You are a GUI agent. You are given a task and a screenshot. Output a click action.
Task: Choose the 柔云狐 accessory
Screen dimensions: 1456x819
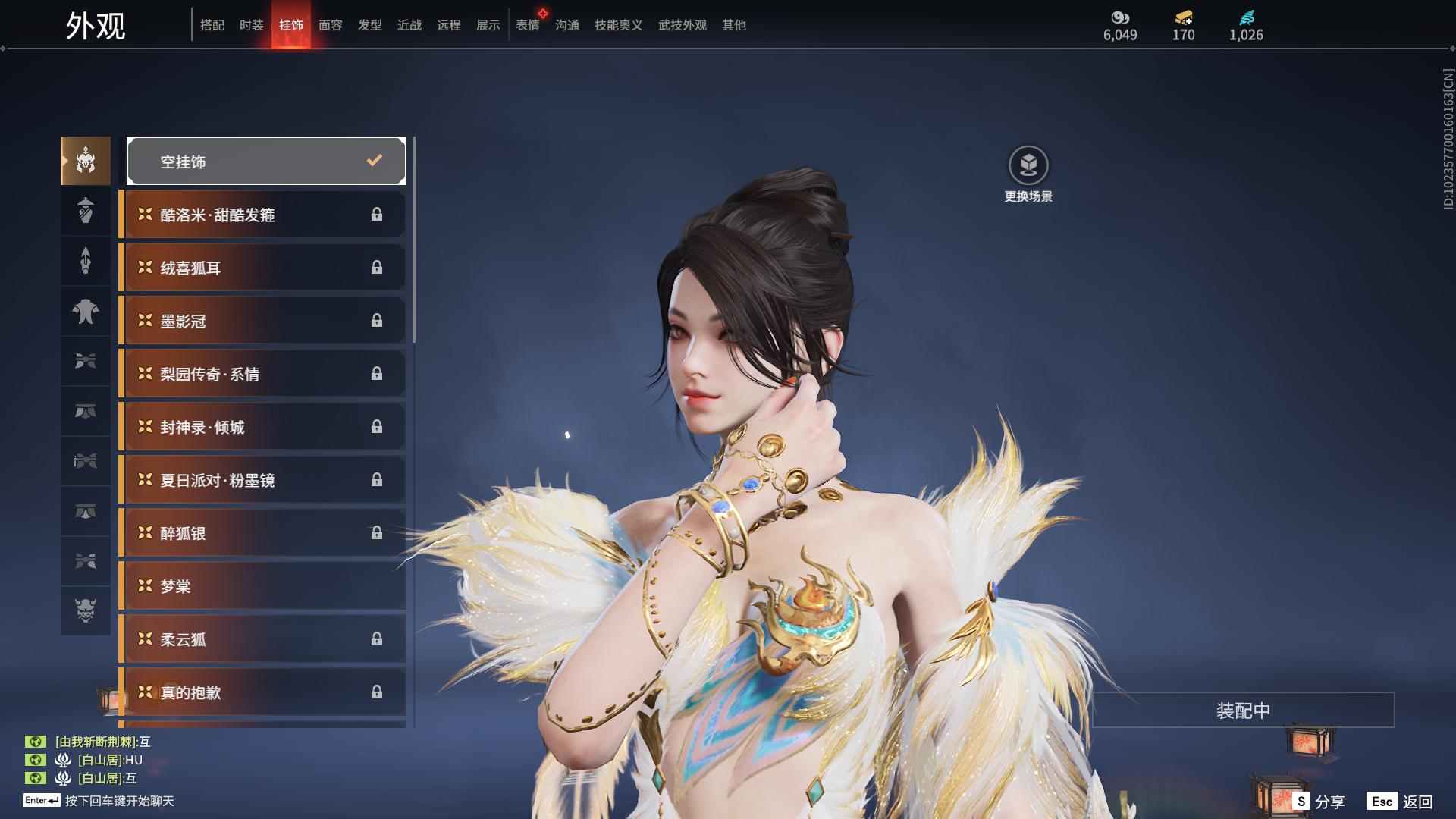click(263, 639)
